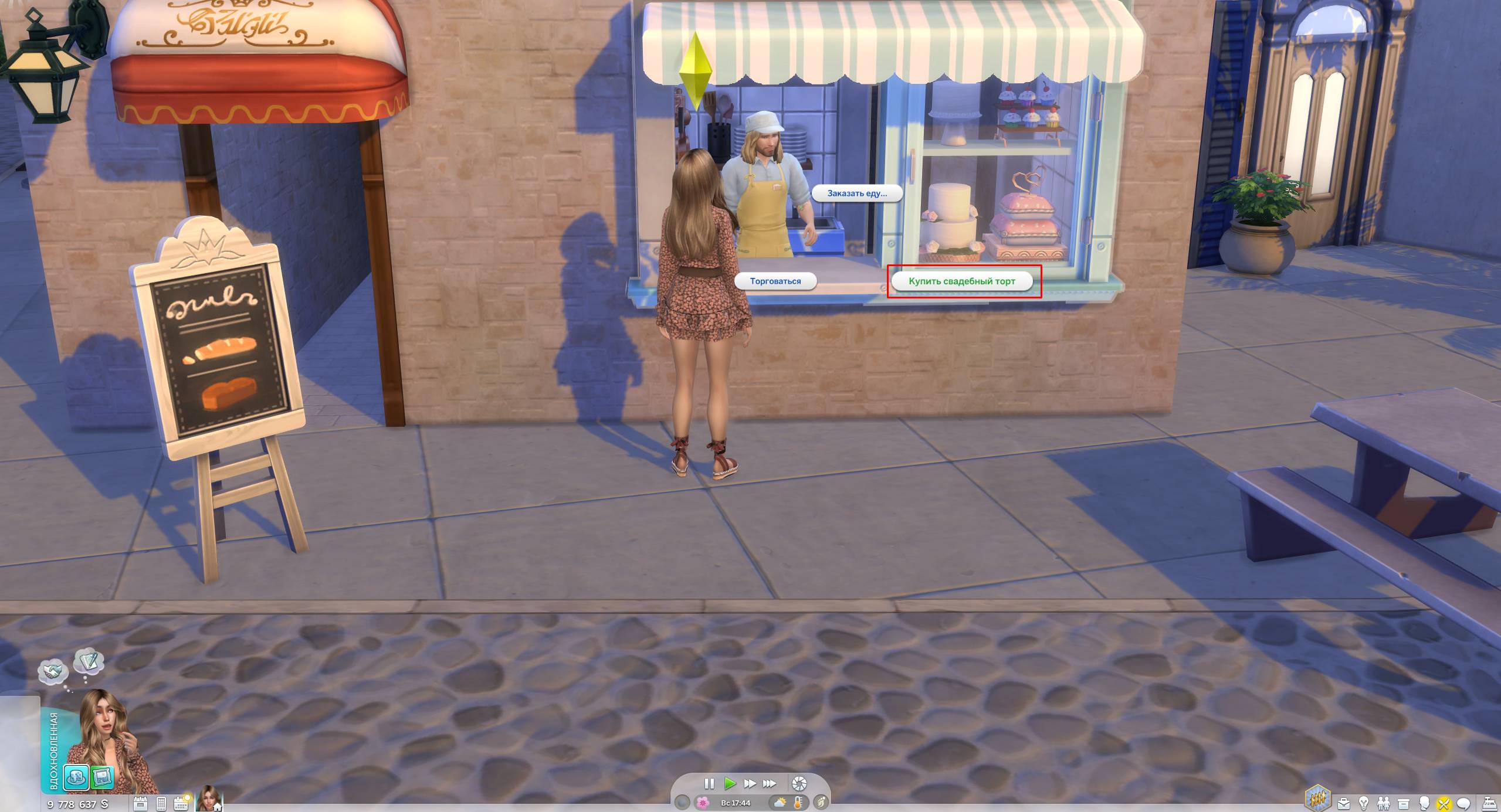Pick "Заказать еду..." from the pie menu
This screenshot has width=1501, height=812.
pos(856,193)
